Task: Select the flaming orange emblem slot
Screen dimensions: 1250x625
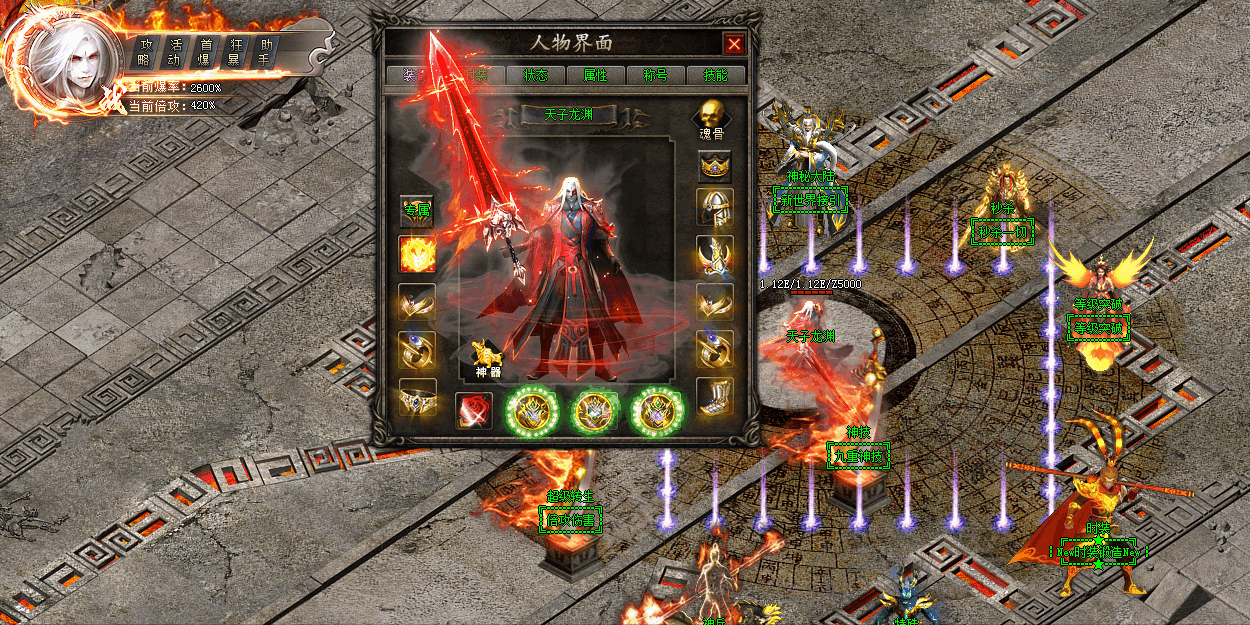Action: coord(417,255)
